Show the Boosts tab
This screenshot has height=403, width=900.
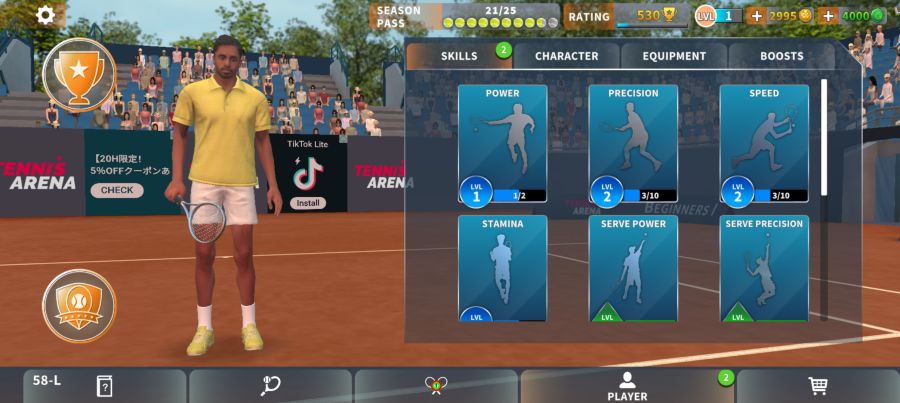[x=781, y=56]
